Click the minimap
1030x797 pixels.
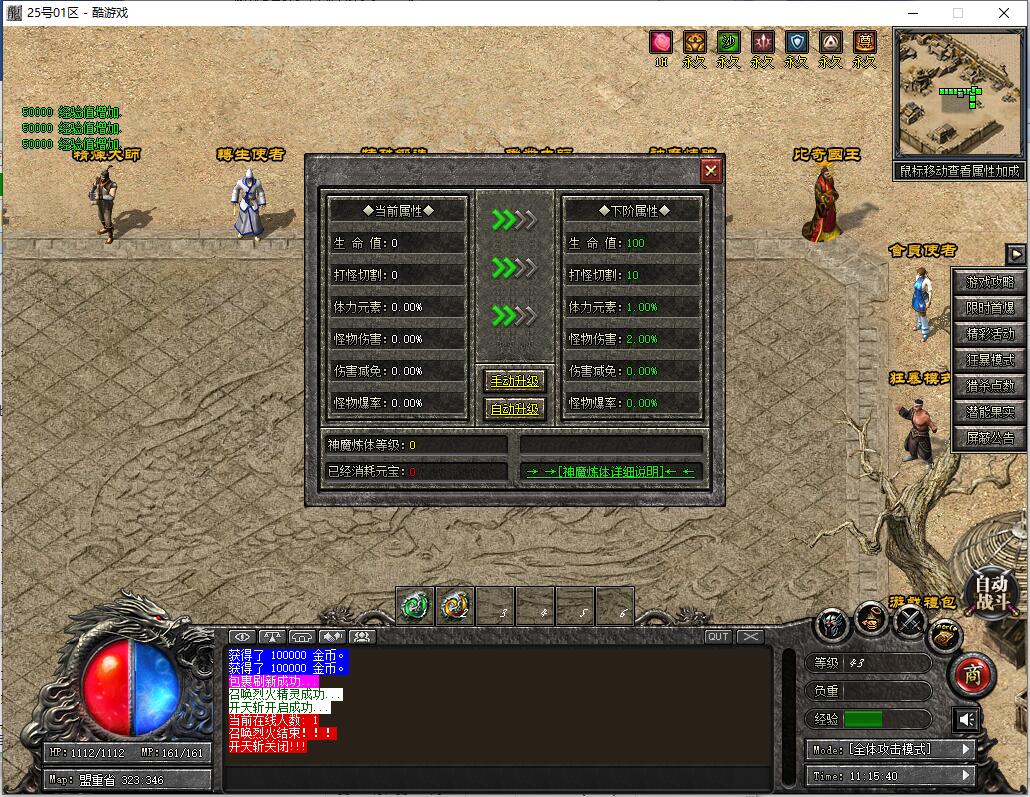pos(959,92)
